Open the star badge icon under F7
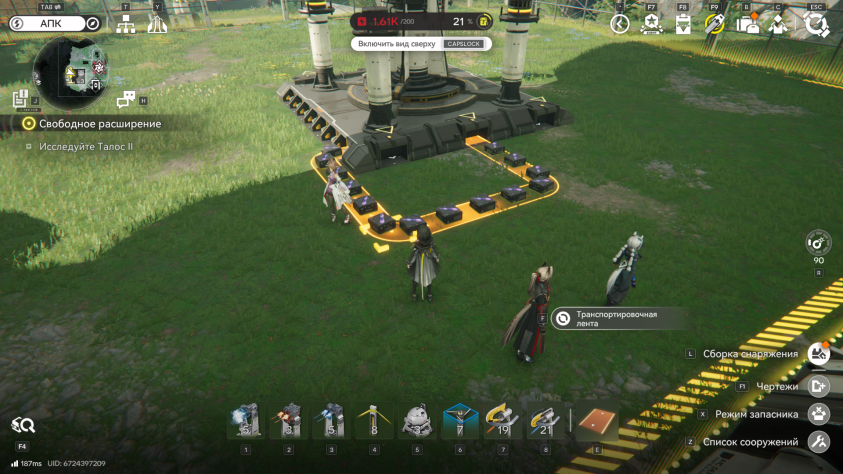Image resolution: width=843 pixels, height=474 pixels. pyautogui.click(x=651, y=24)
